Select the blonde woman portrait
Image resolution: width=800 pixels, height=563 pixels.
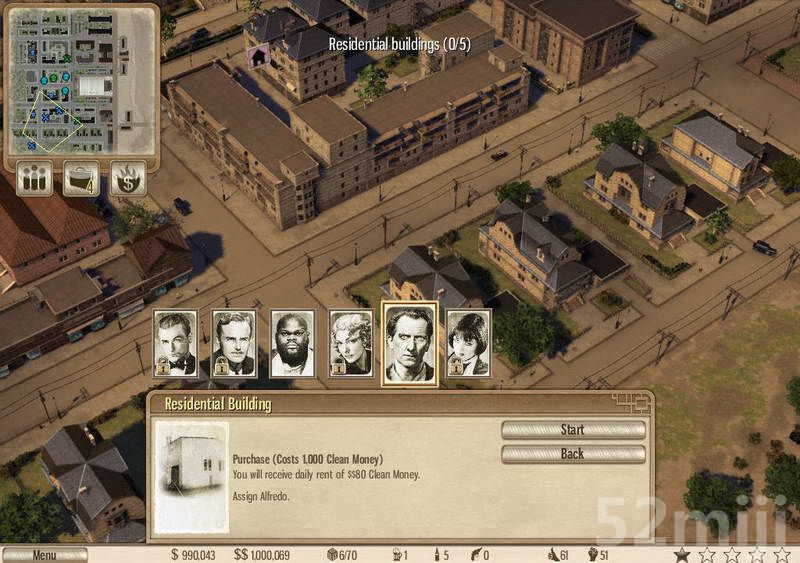coord(351,343)
